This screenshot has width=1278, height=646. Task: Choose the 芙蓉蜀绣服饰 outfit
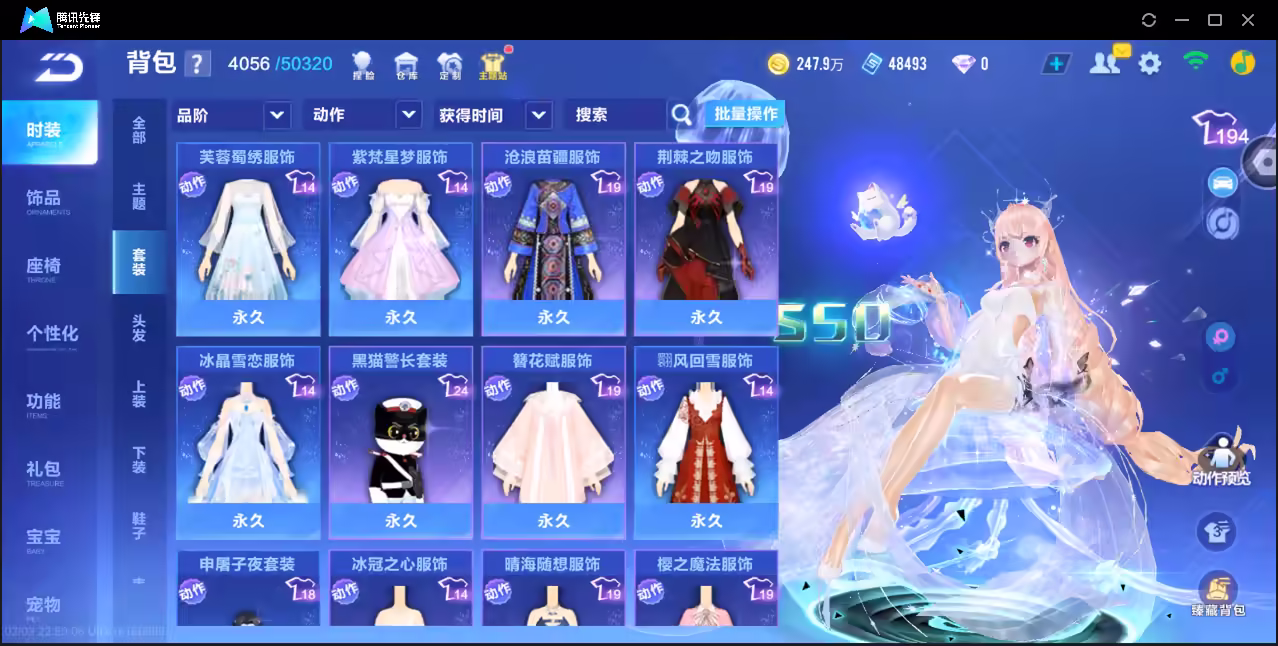click(x=248, y=240)
